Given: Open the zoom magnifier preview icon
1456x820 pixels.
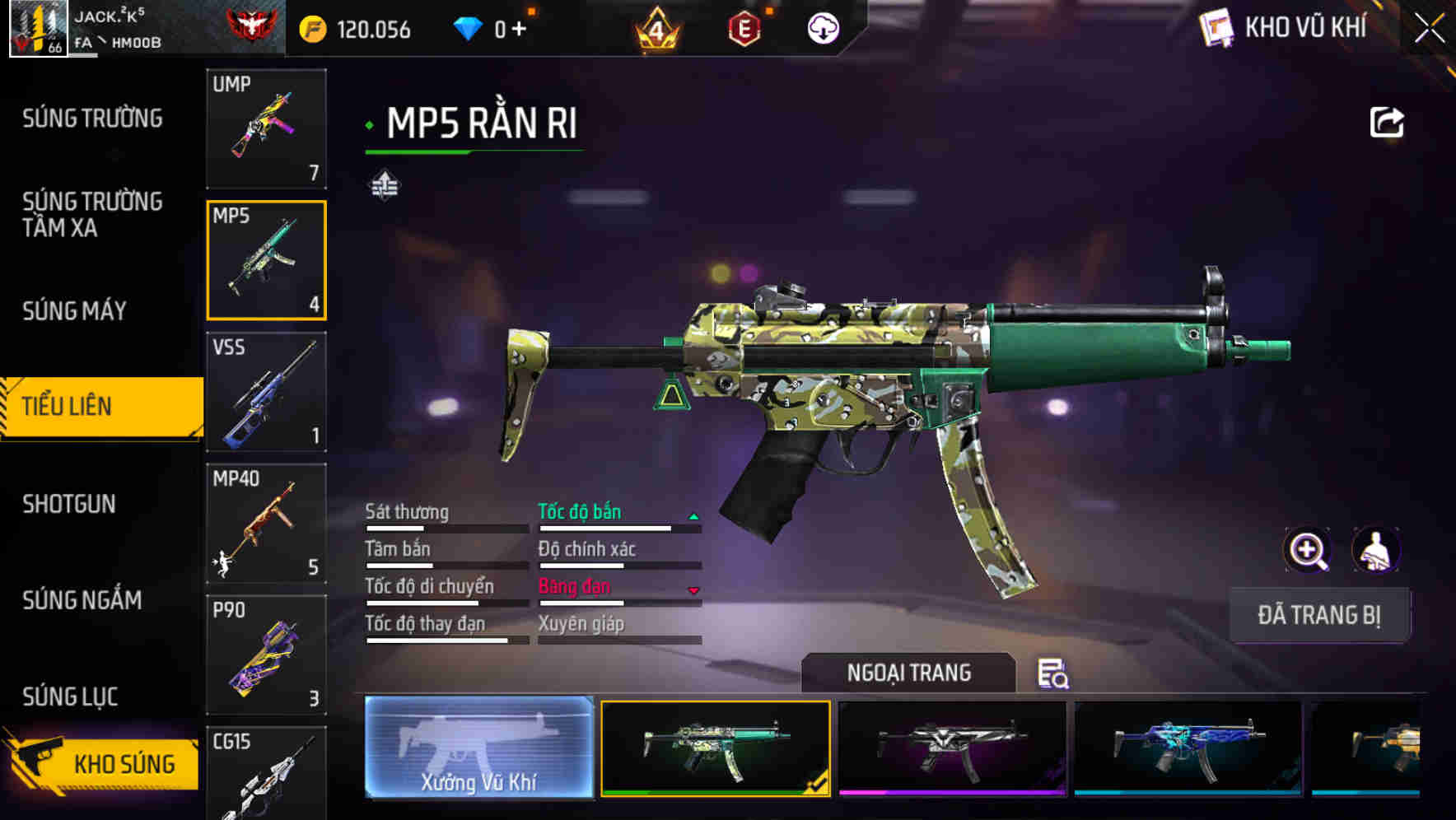Looking at the screenshot, I should 1308,550.
